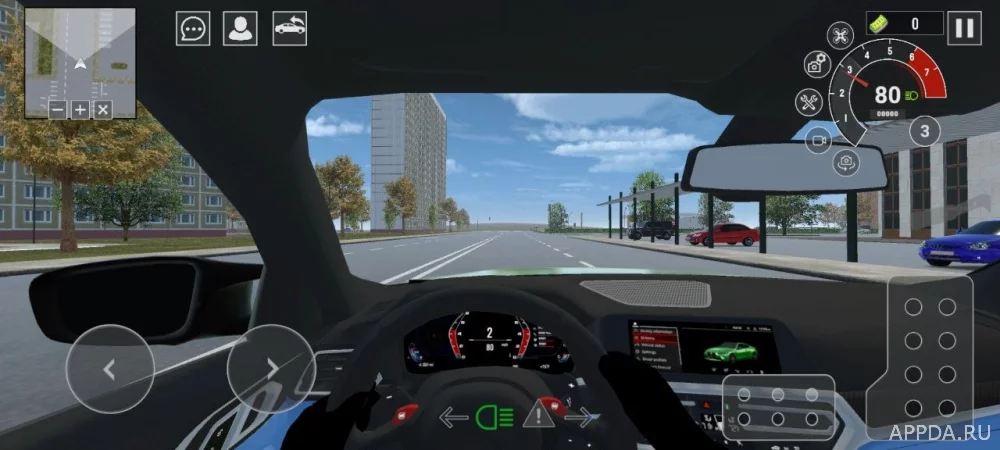Activate the right turn signal arrow
This screenshot has width=1000, height=450.
pos(581,416)
